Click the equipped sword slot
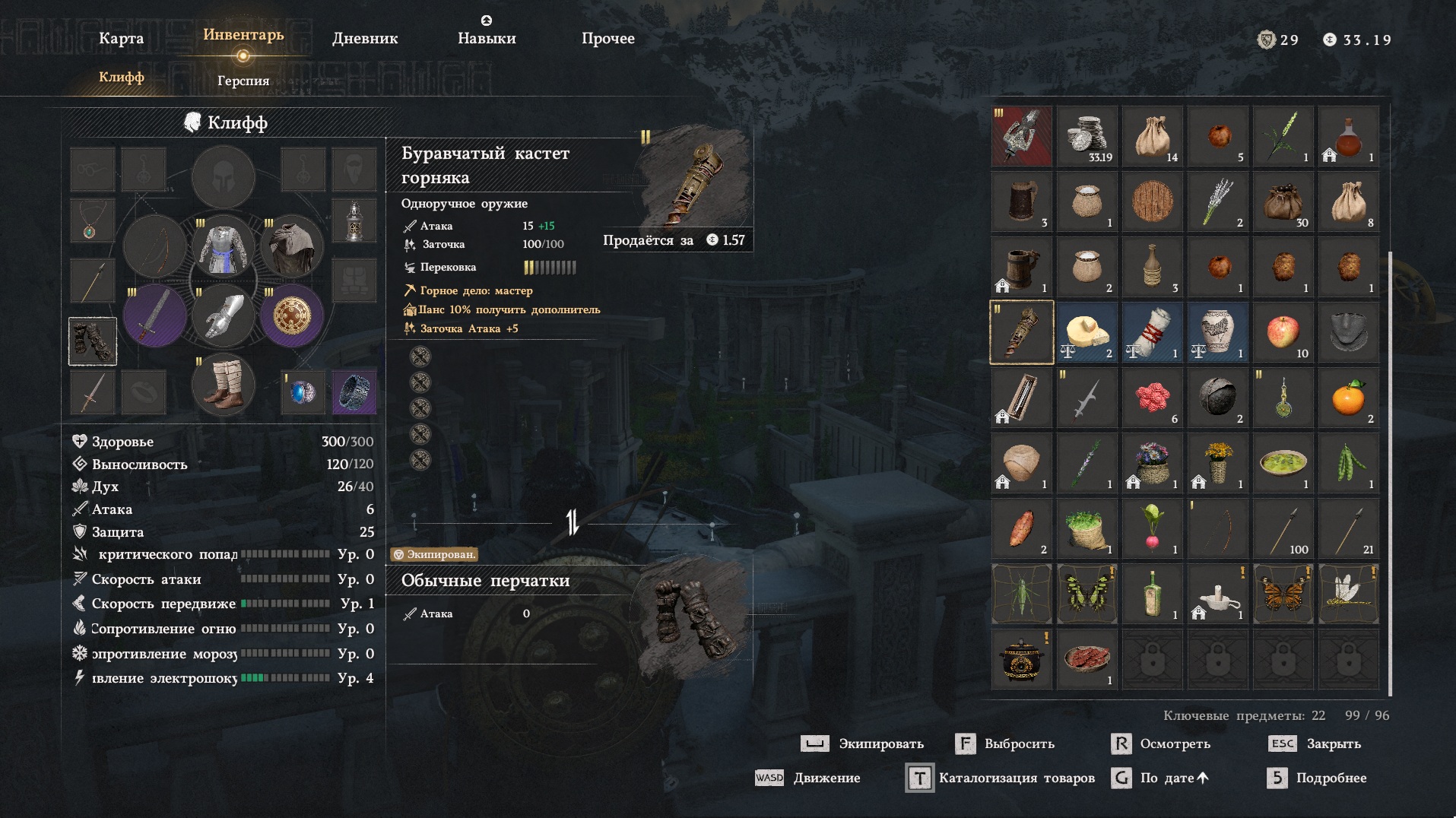Screen dimensions: 1456x818 [154, 315]
